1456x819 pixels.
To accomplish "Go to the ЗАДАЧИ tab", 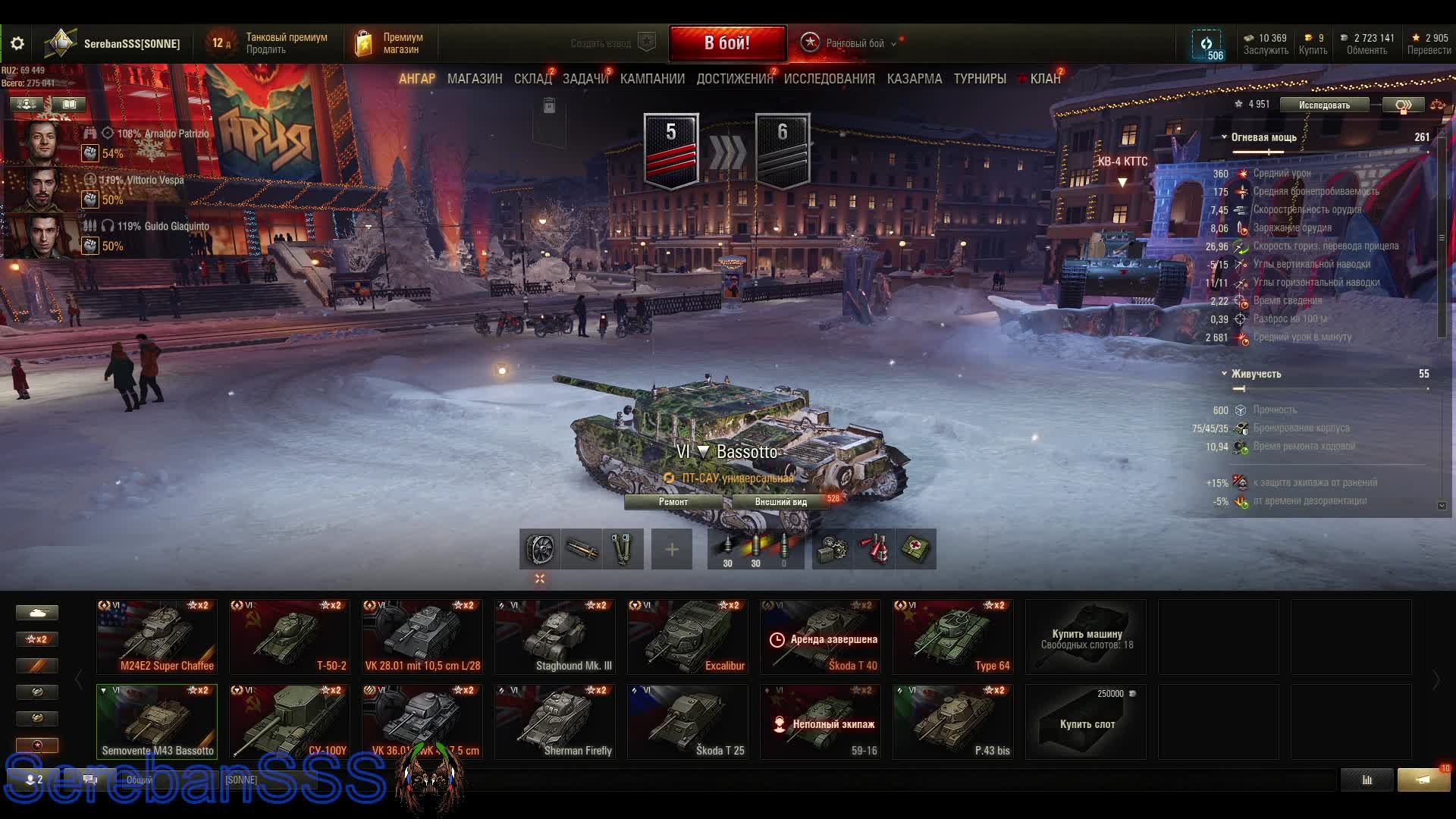I will click(585, 79).
